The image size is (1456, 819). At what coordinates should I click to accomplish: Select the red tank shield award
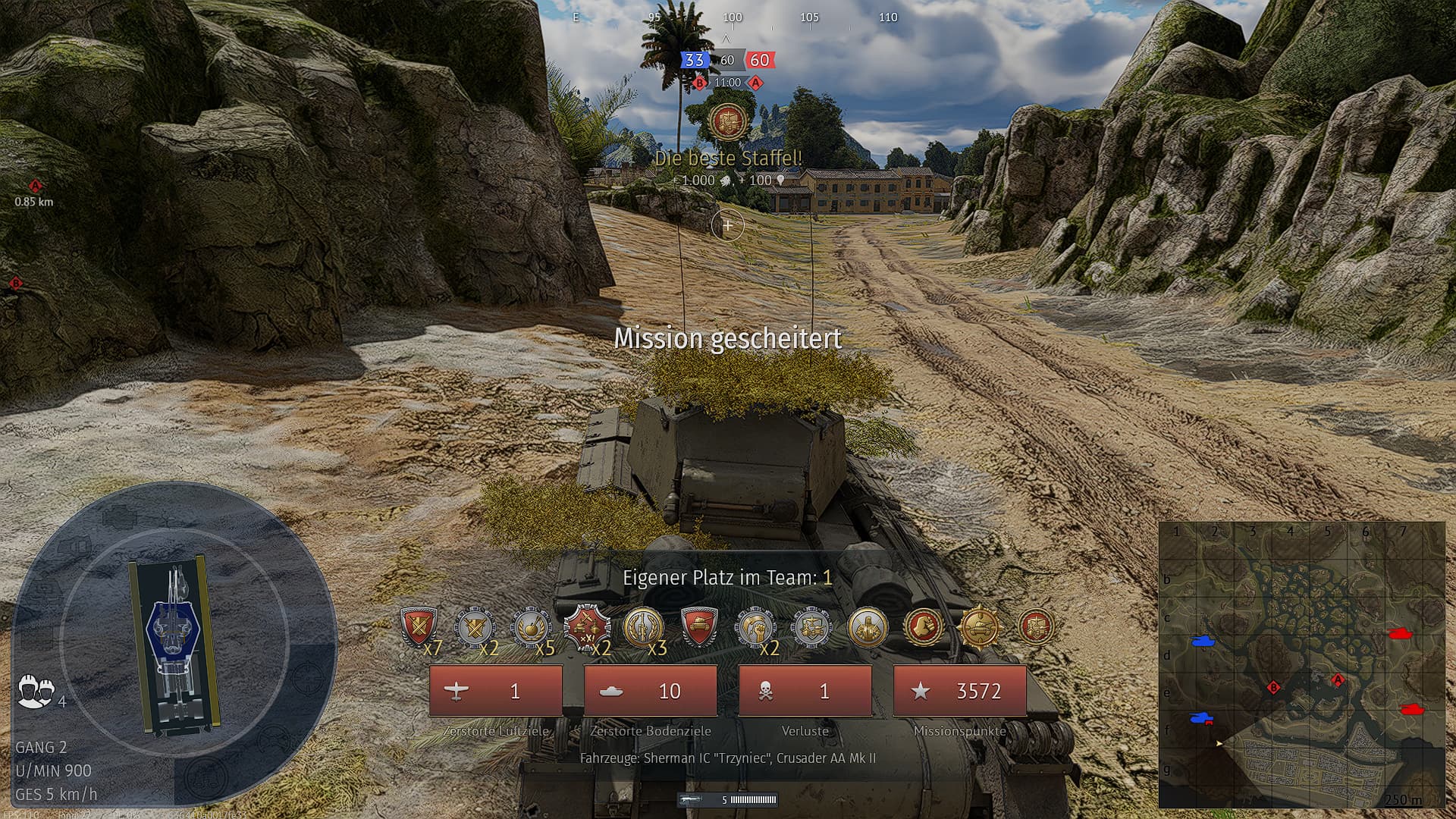tap(699, 627)
